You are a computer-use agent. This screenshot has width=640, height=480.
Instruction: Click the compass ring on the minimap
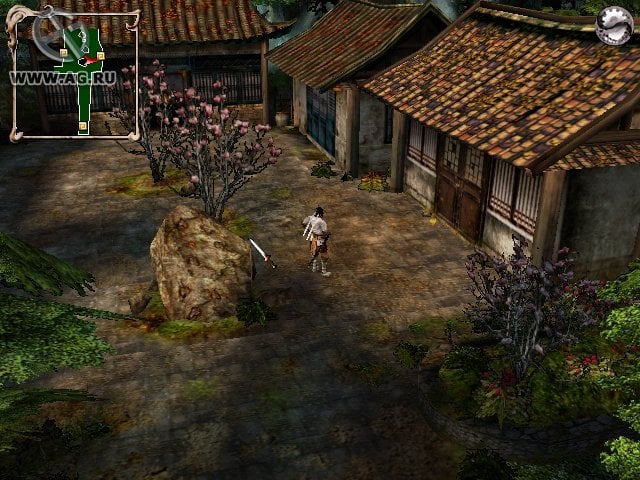pyautogui.click(x=50, y=37)
